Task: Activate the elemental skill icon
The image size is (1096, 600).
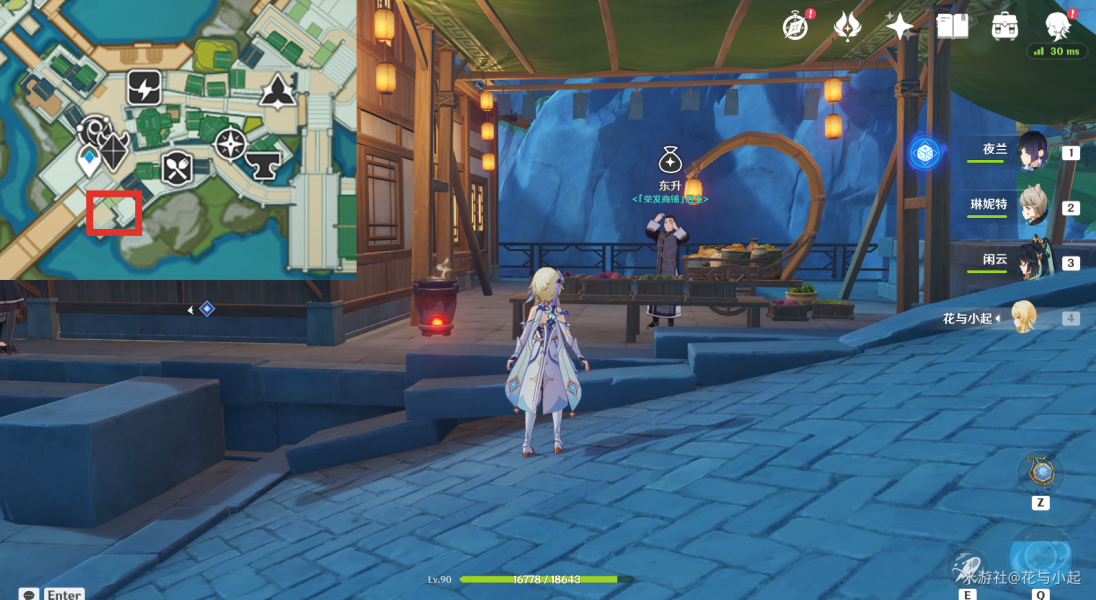Action: (x=968, y=568)
